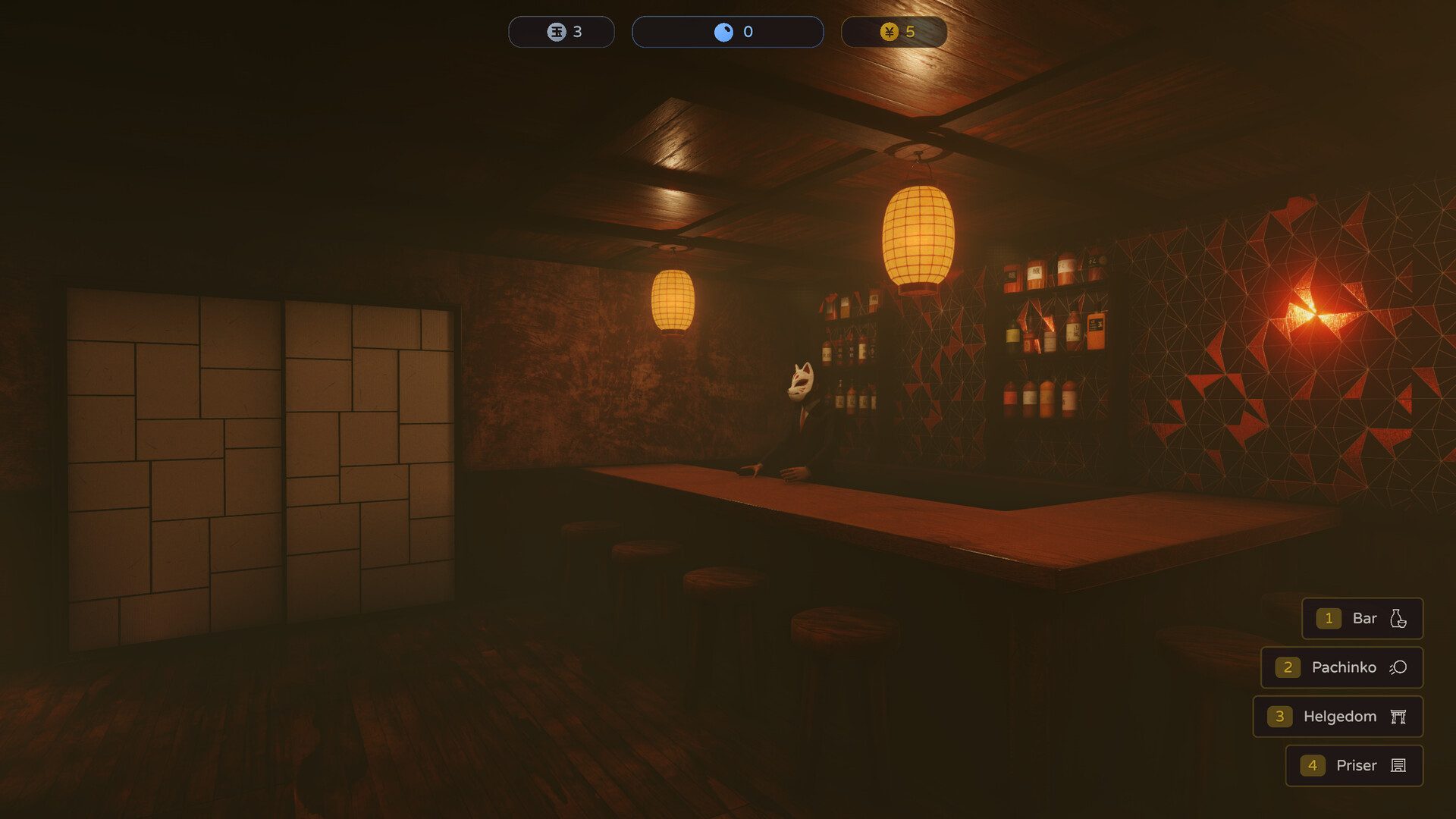Click the blue counter displaying 0
The width and height of the screenshot is (1456, 819).
coord(728,31)
